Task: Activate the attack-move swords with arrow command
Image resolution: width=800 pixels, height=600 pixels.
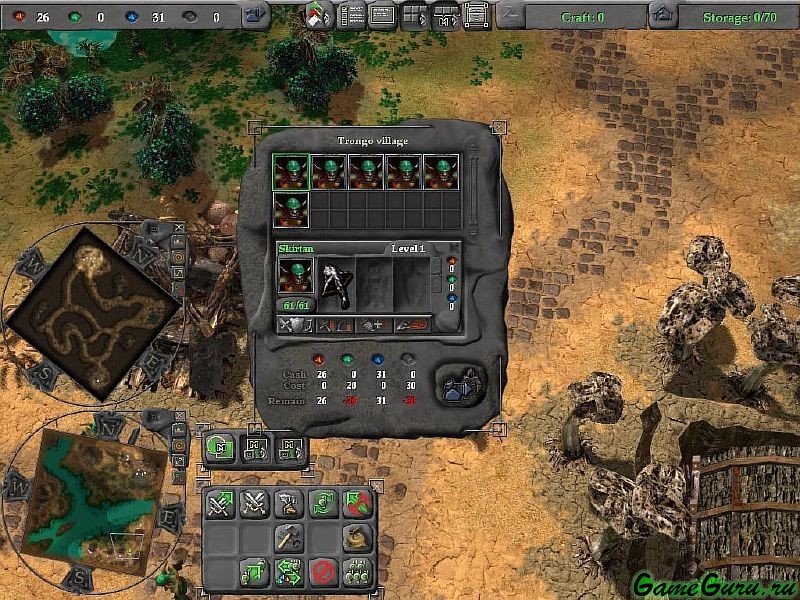Action: pyautogui.click(x=221, y=505)
